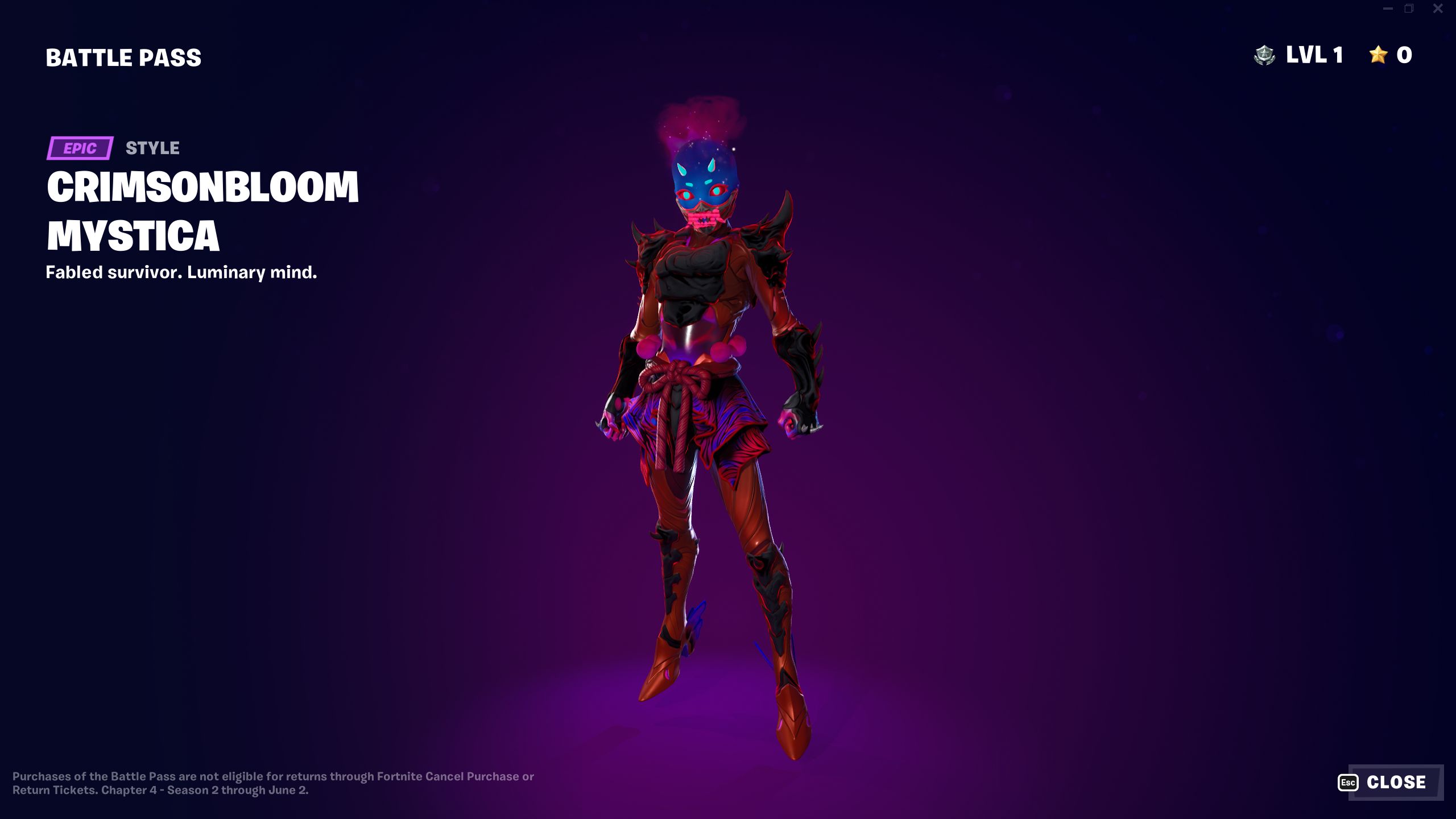Open the level progression view
This screenshot has height=819, width=1456.
click(x=1314, y=55)
